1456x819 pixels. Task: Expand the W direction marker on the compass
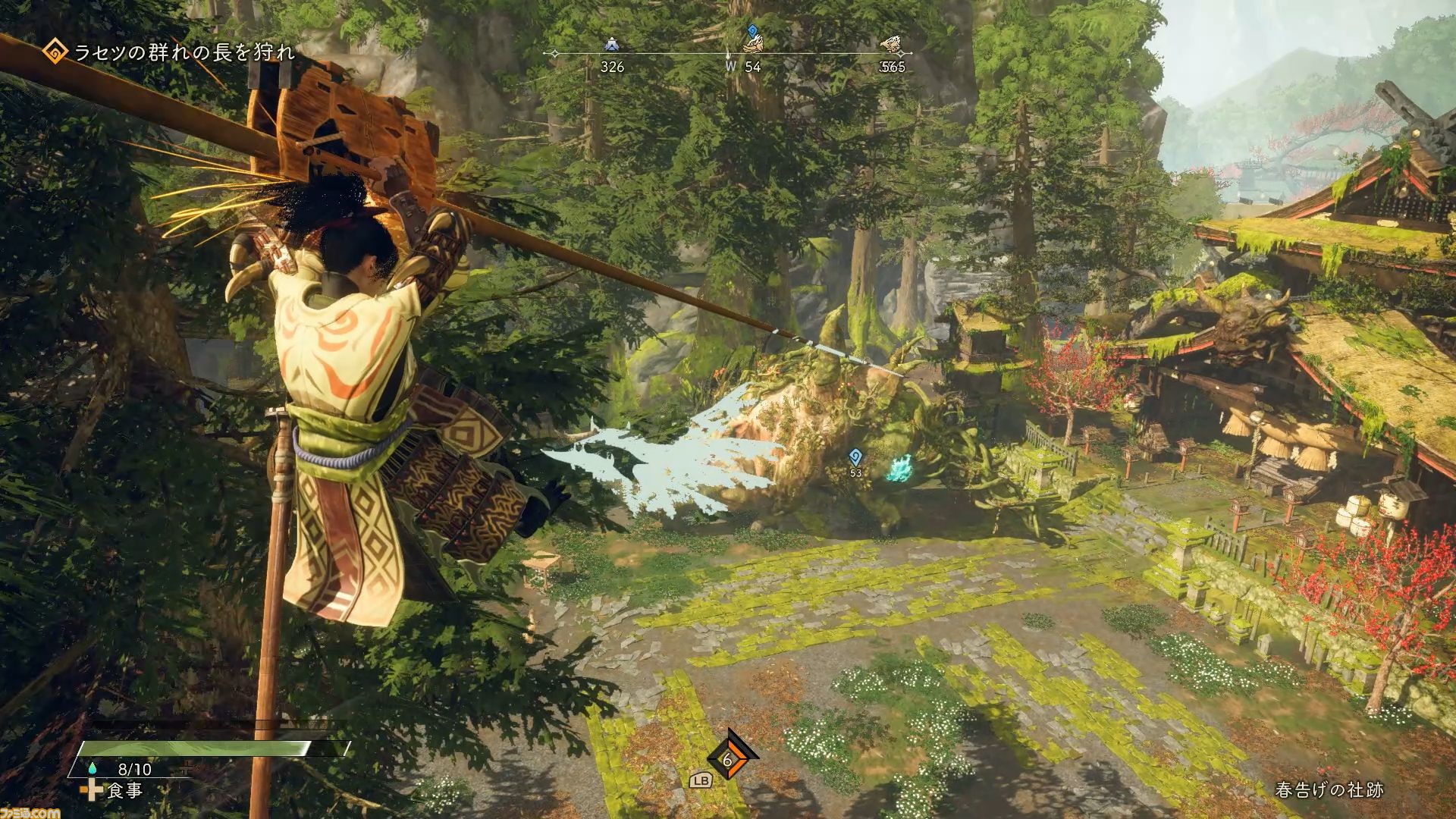[732, 67]
